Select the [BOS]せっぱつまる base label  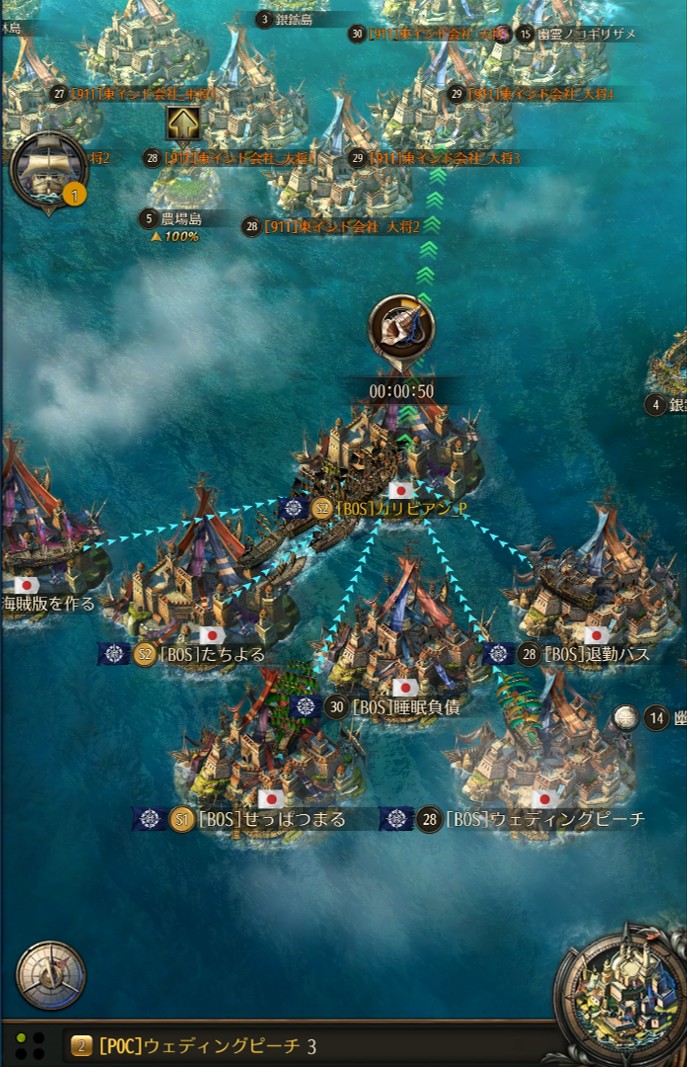click(x=272, y=819)
